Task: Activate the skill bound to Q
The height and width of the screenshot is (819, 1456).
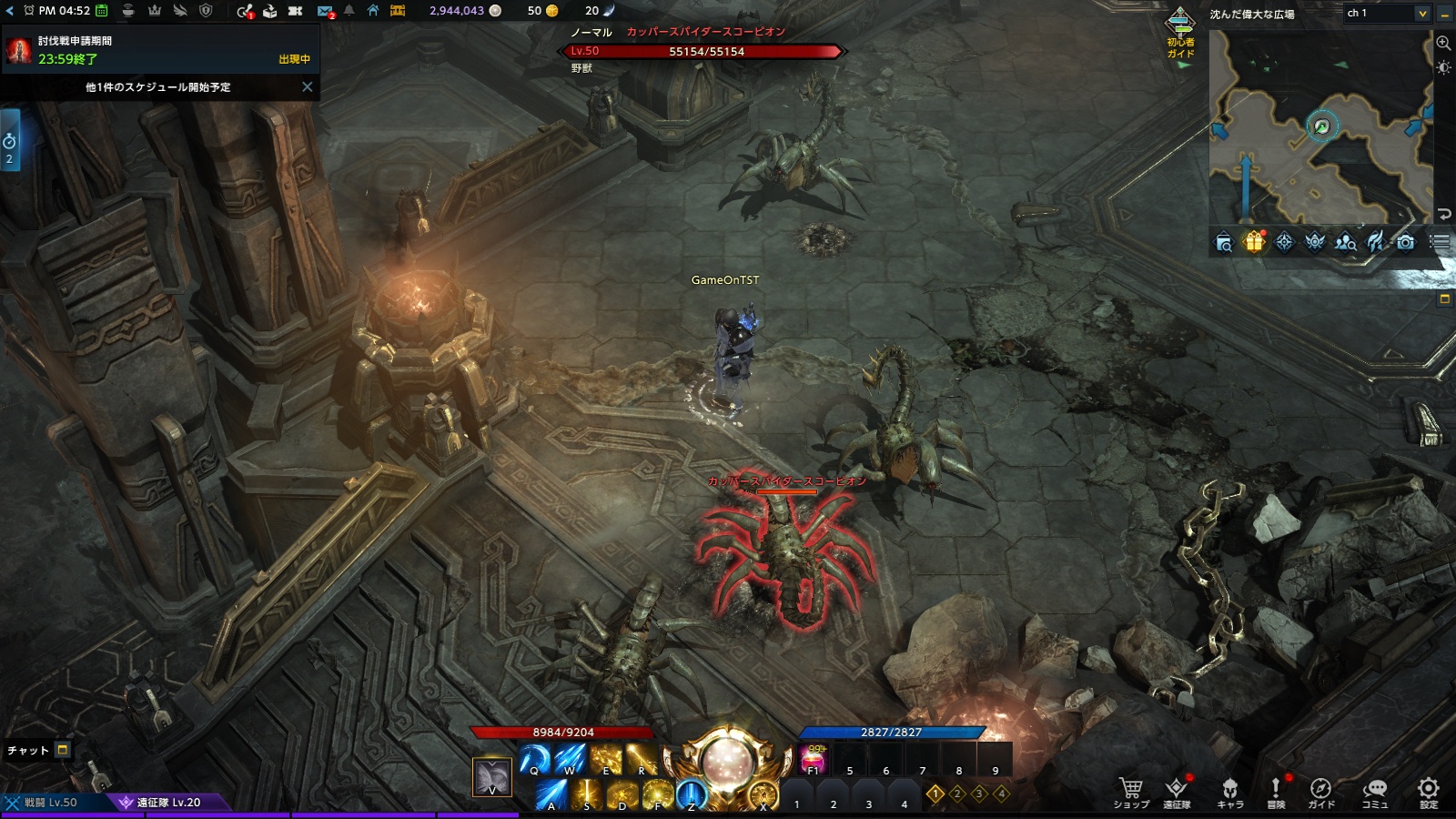Action: click(x=534, y=759)
